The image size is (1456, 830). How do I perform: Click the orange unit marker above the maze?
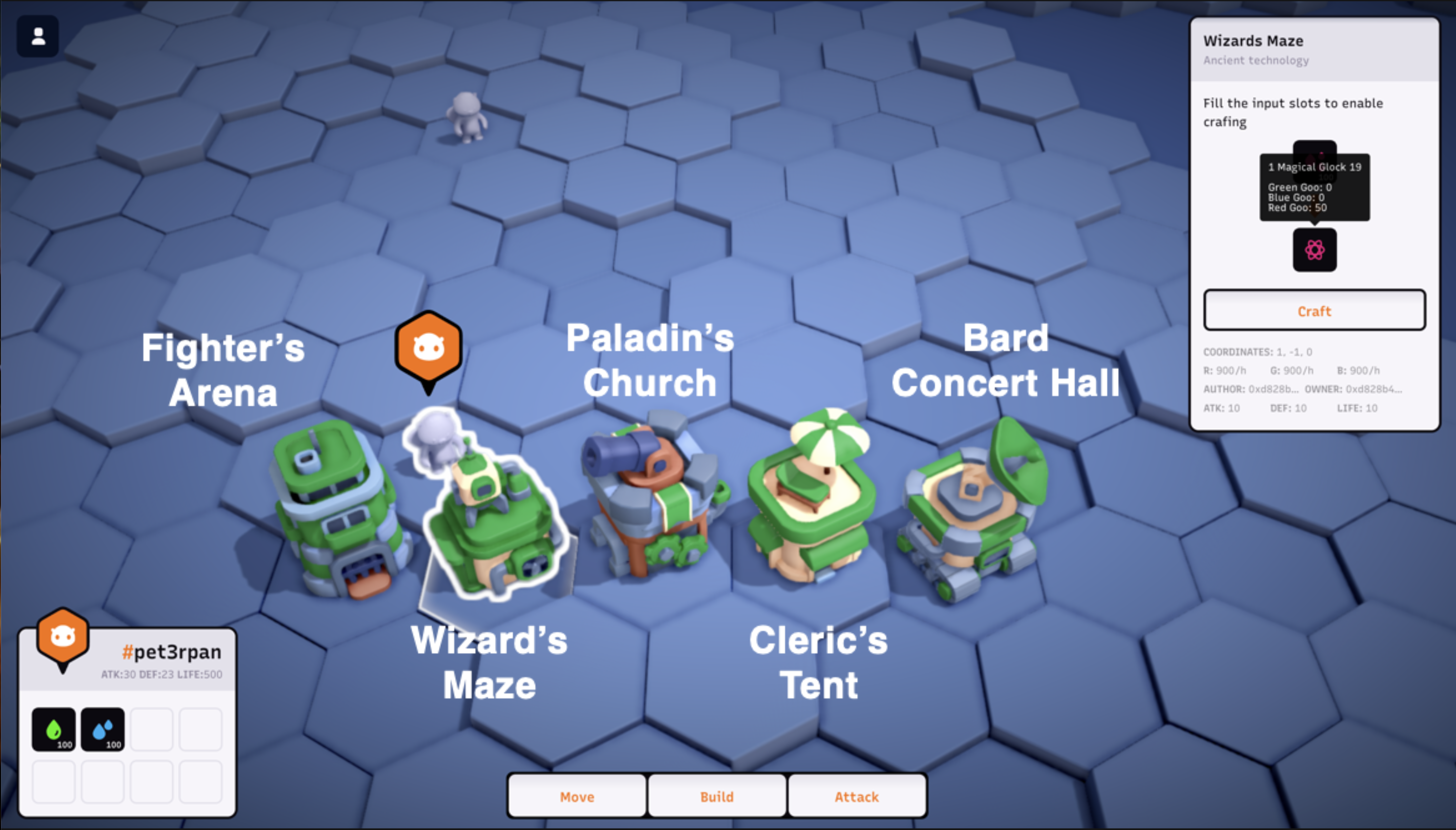pos(429,348)
